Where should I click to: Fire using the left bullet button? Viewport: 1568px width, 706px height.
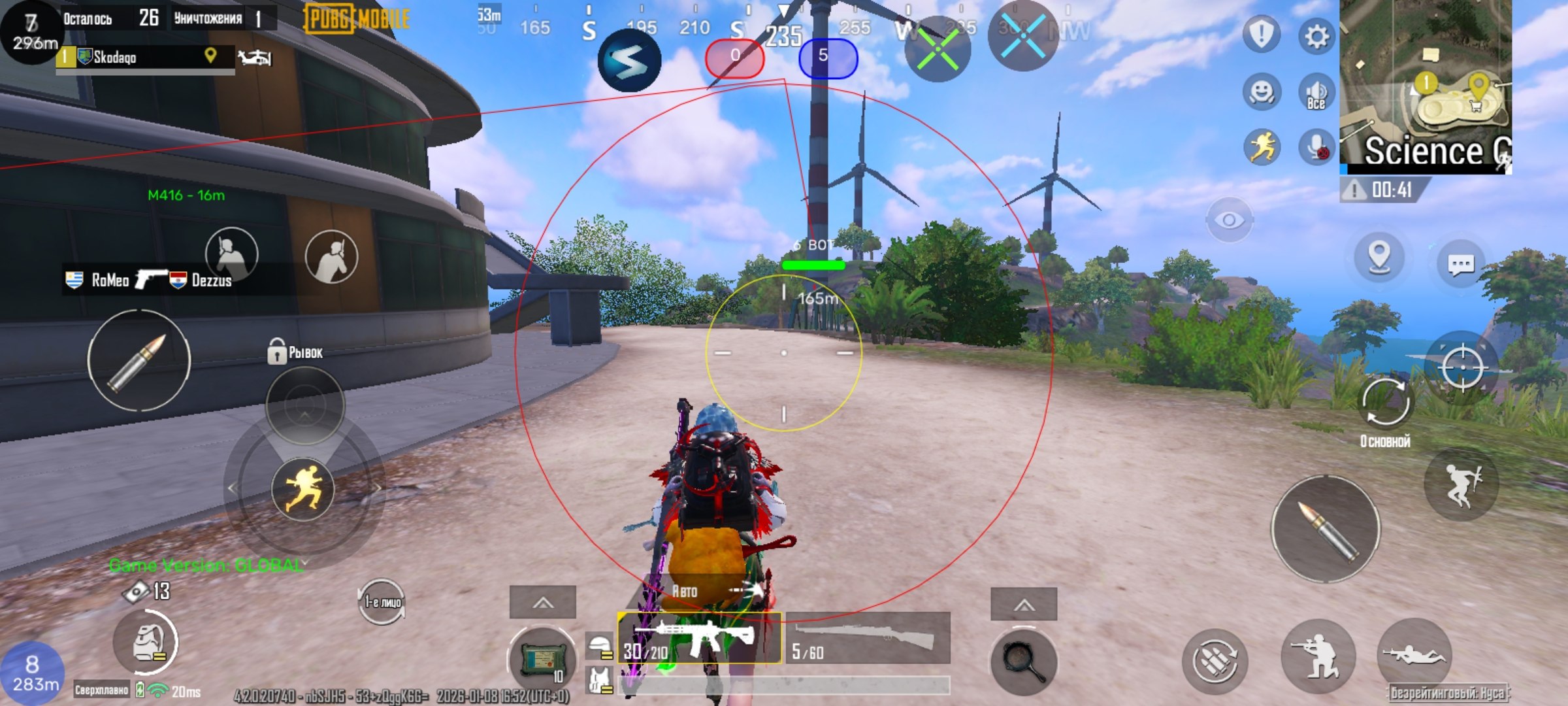[139, 360]
